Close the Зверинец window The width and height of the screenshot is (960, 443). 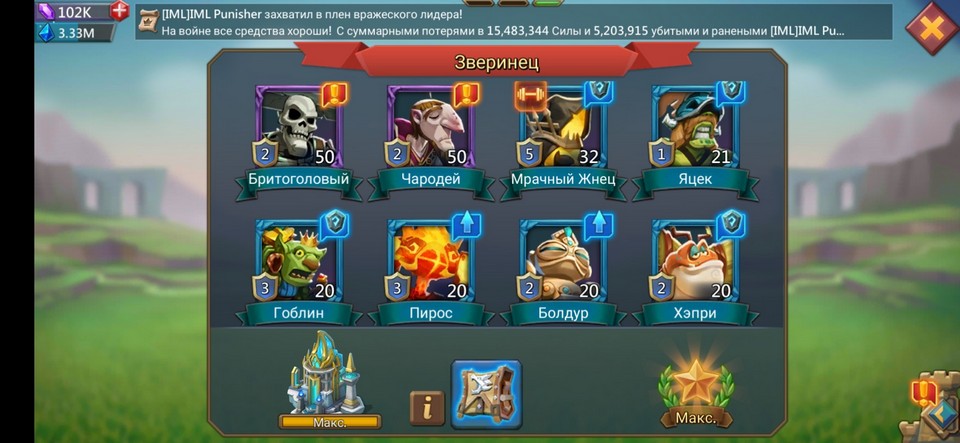click(x=930, y=27)
